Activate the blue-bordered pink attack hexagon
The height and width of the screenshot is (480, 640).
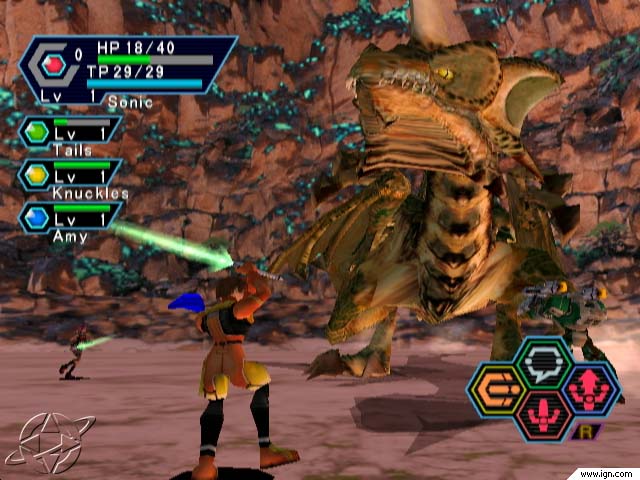(x=590, y=390)
